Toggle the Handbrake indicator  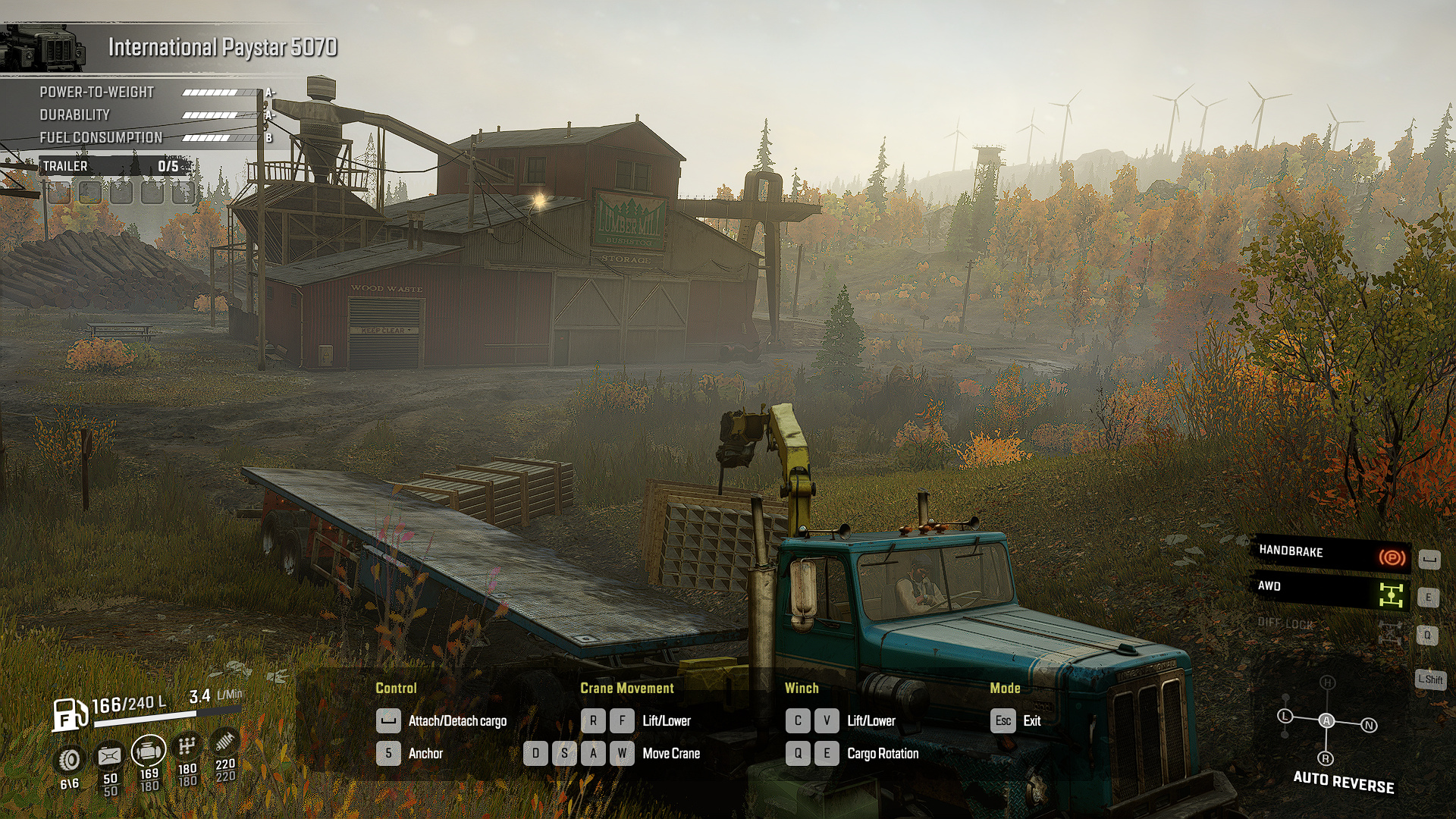pyautogui.click(x=1392, y=558)
